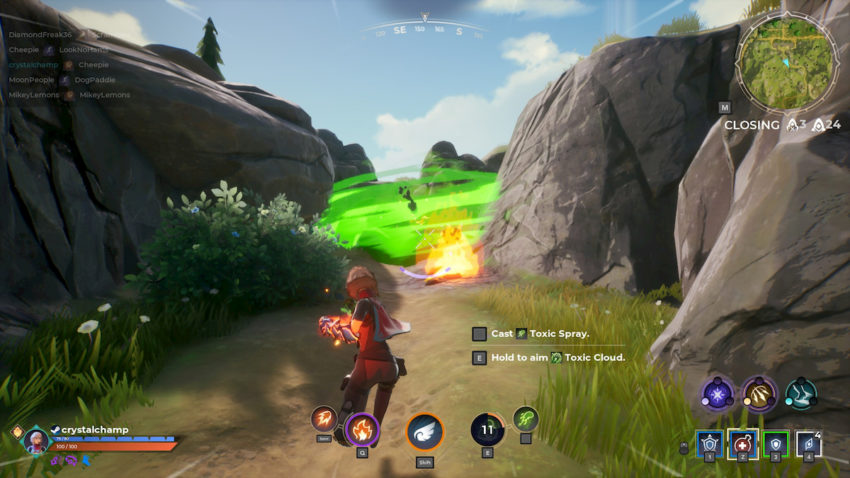This screenshot has height=478, width=850.
Task: Click the crystalchamp character portrait
Action: [36, 440]
